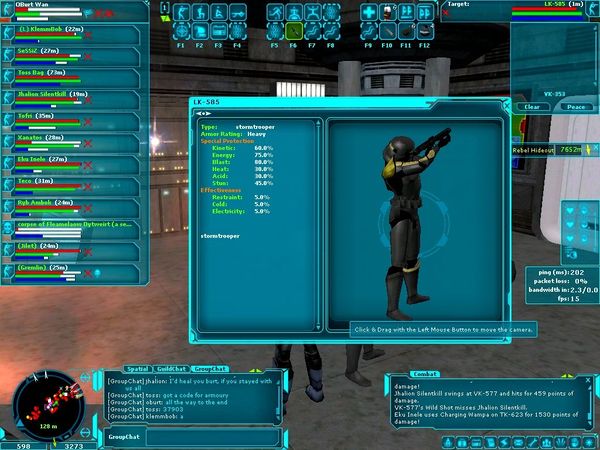600x450 pixels.
Task: Target group member Xanatos
Action: pos(45,137)
